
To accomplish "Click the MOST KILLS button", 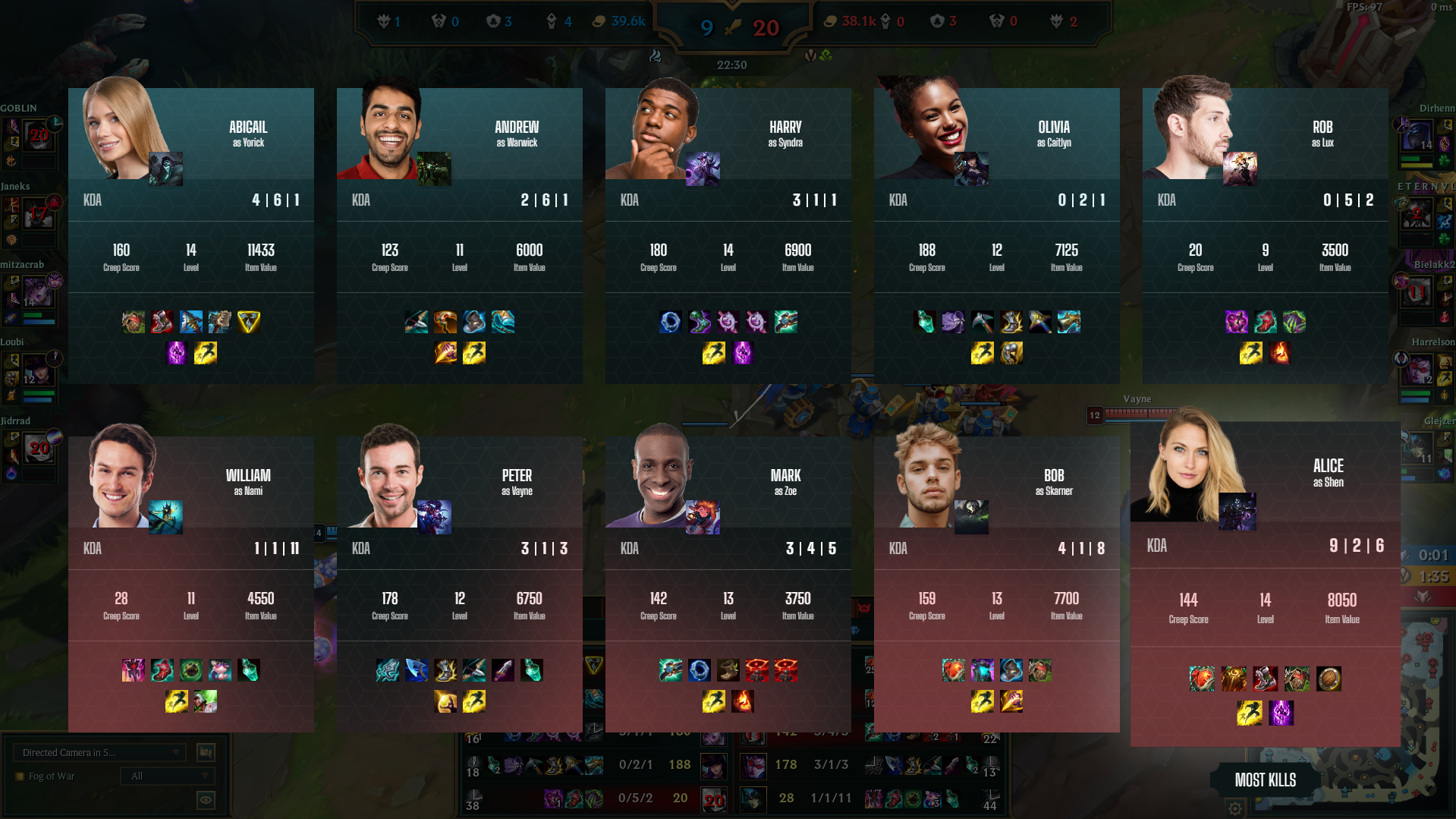I will pos(1264,780).
